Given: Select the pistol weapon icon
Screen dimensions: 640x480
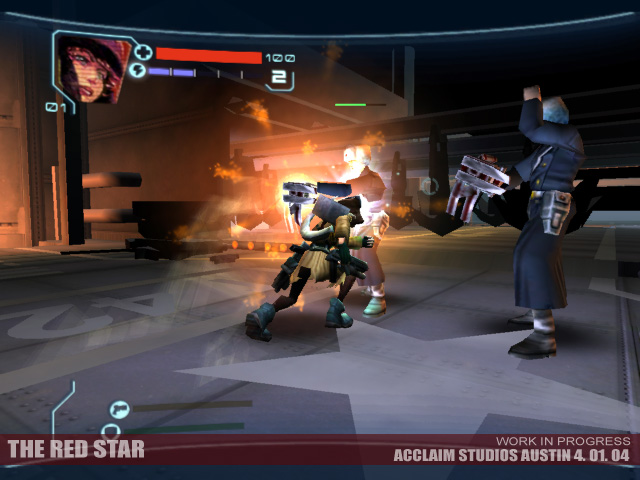Looking at the screenshot, I should click(118, 407).
